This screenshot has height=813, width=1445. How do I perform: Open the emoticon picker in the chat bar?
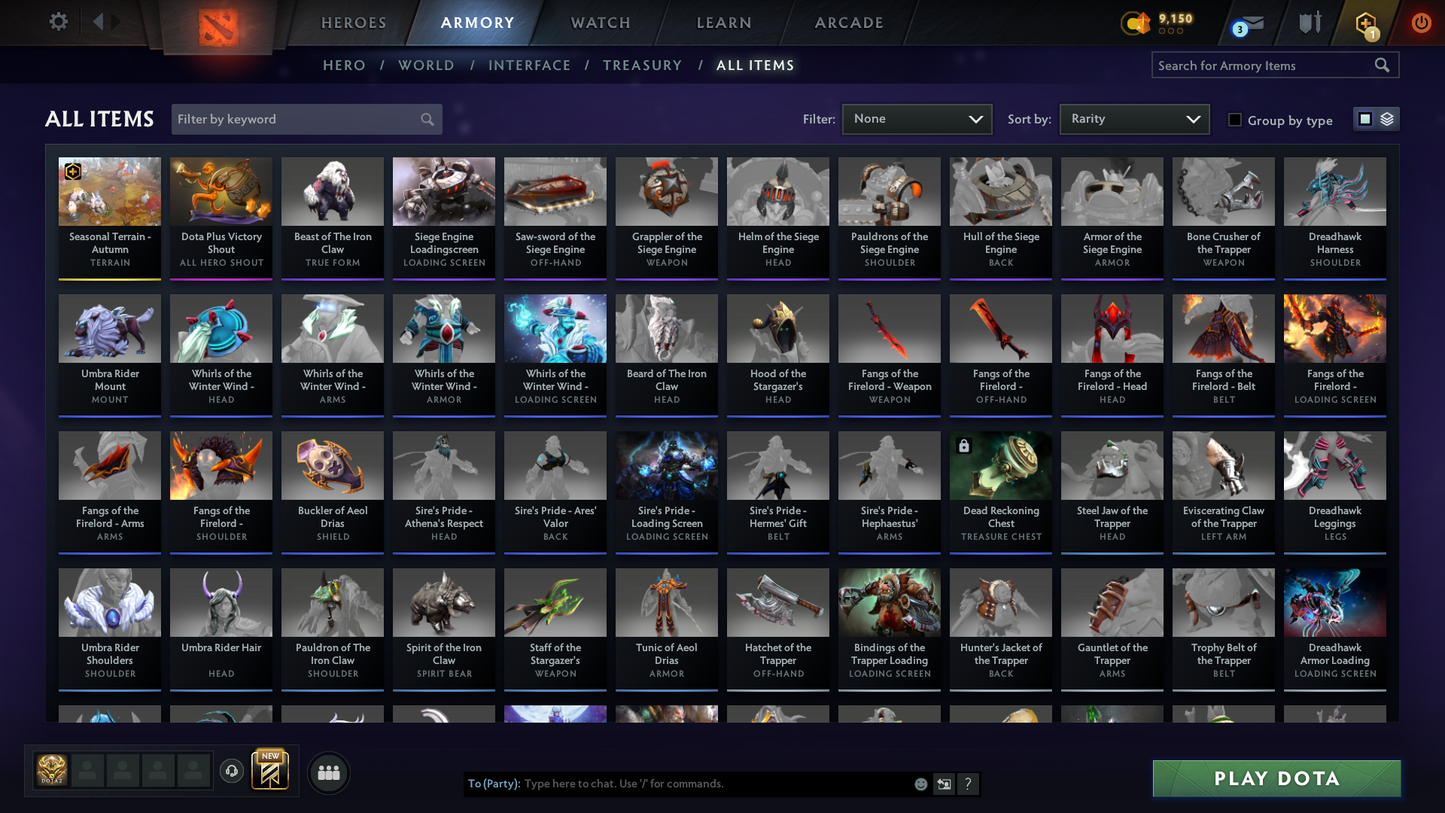920,784
